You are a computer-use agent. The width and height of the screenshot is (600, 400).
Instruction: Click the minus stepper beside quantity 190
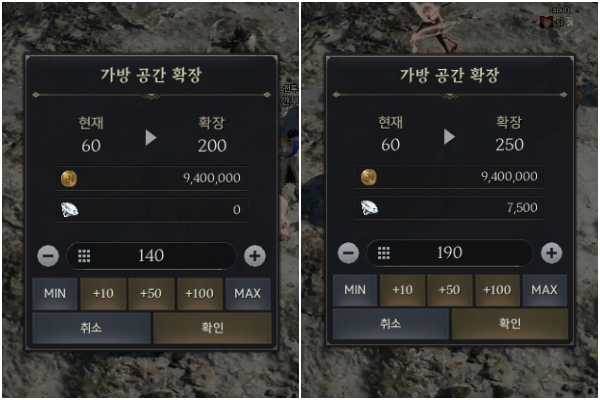coord(348,253)
